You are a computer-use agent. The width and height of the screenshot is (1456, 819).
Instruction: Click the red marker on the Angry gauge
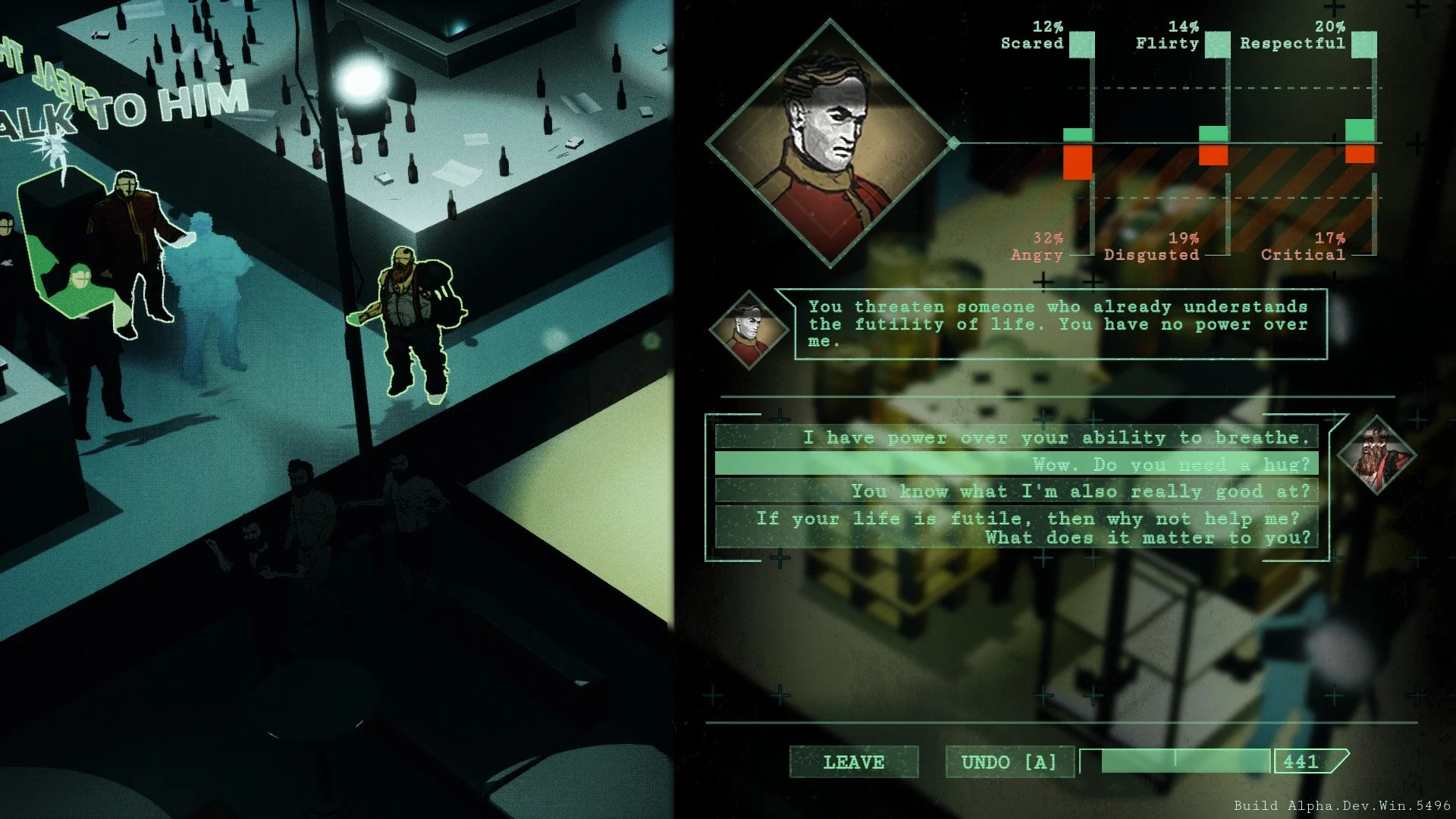1078,163
